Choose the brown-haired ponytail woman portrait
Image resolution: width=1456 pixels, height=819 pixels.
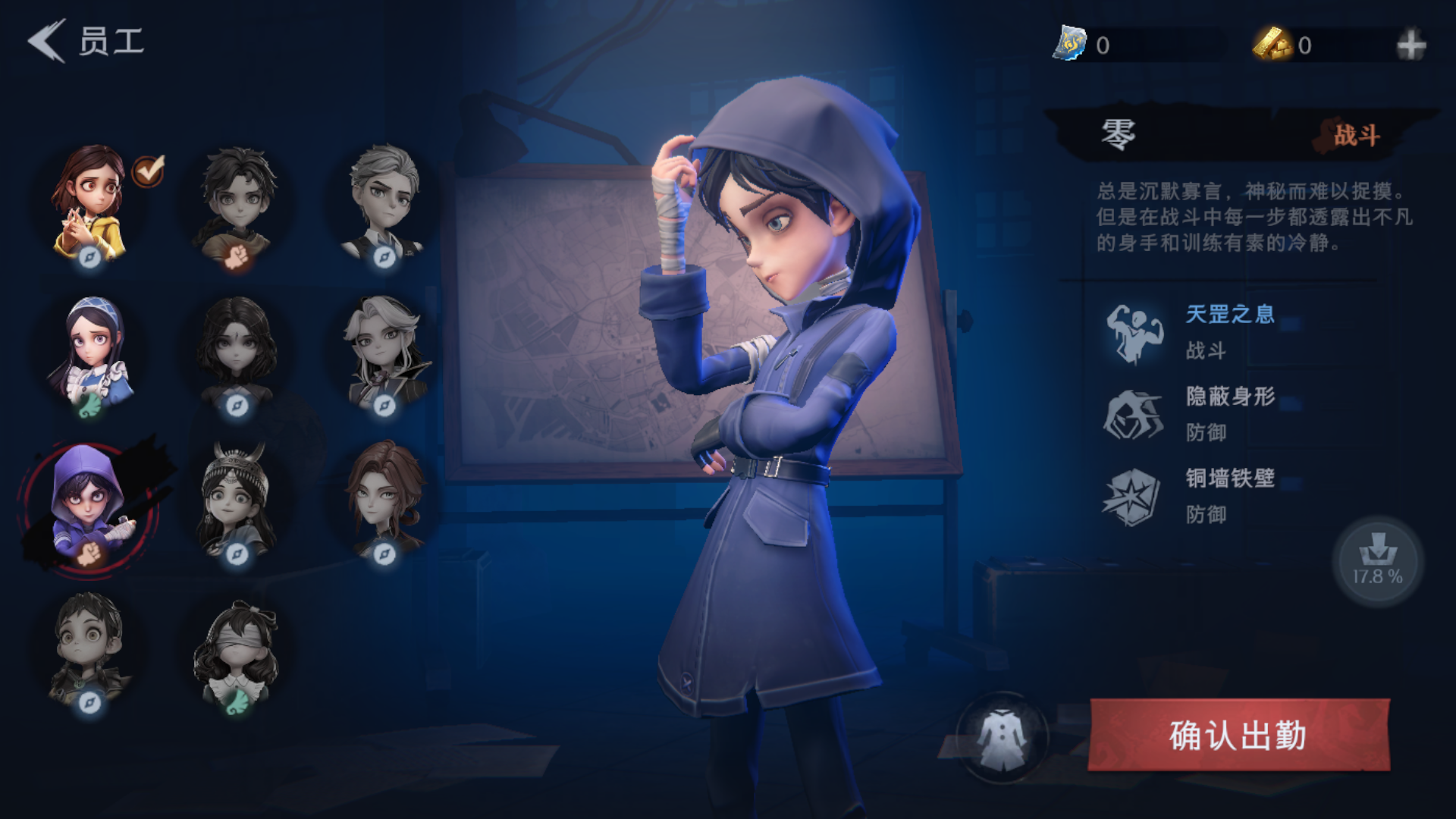tap(384, 500)
